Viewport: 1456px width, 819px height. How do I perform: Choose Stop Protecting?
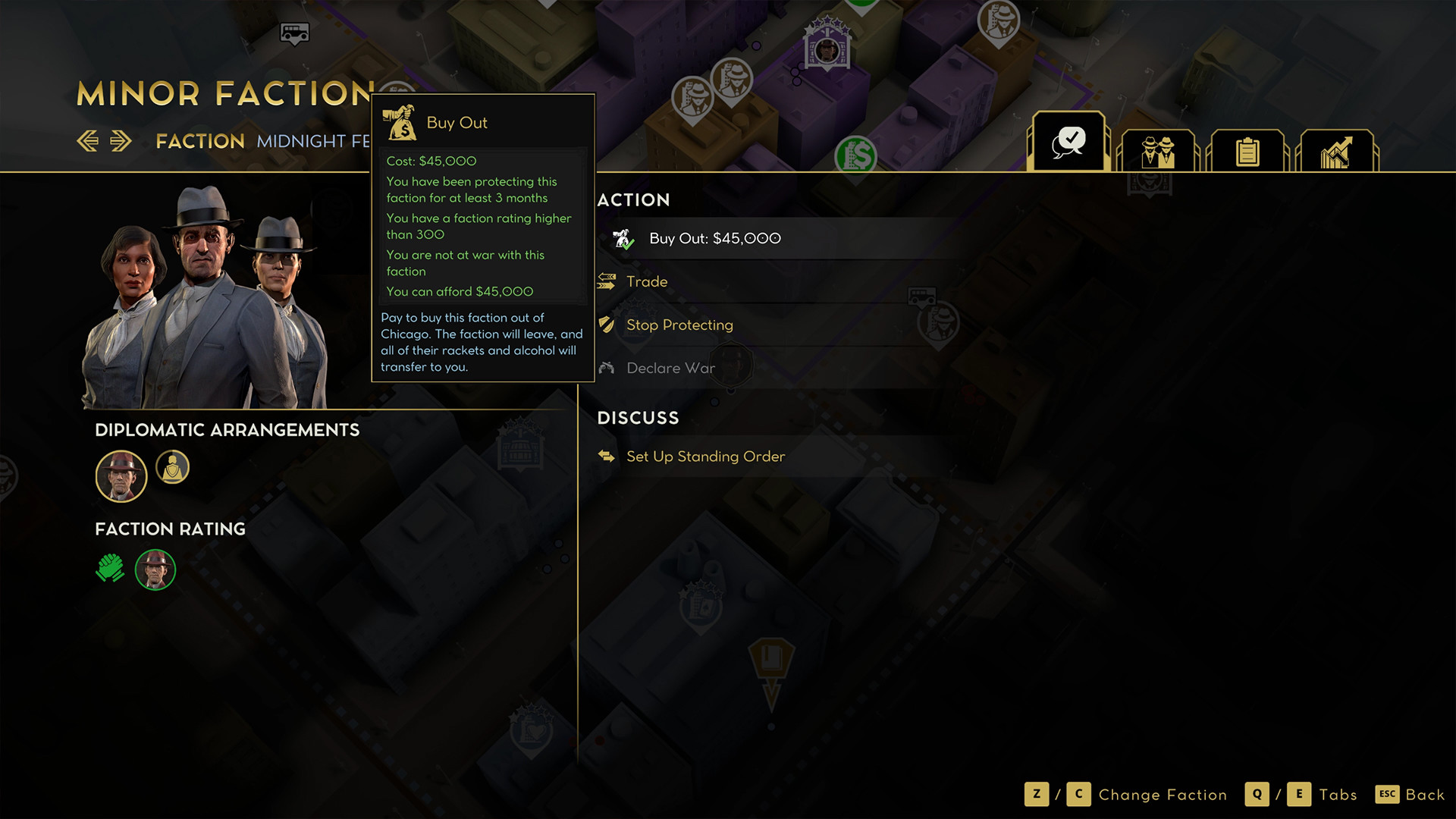tap(679, 324)
